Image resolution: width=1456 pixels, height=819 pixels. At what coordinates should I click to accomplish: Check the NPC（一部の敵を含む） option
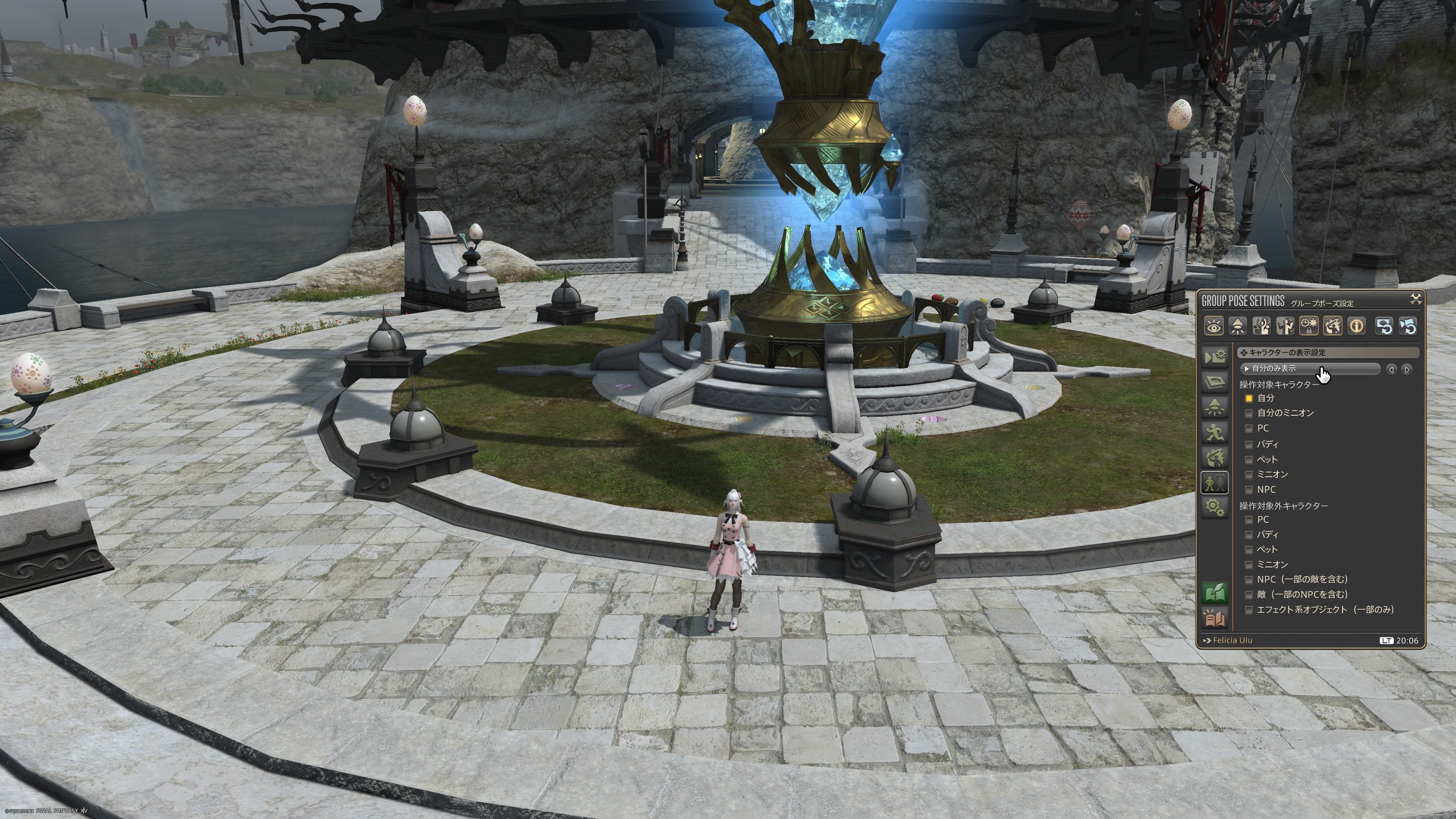click(1249, 579)
